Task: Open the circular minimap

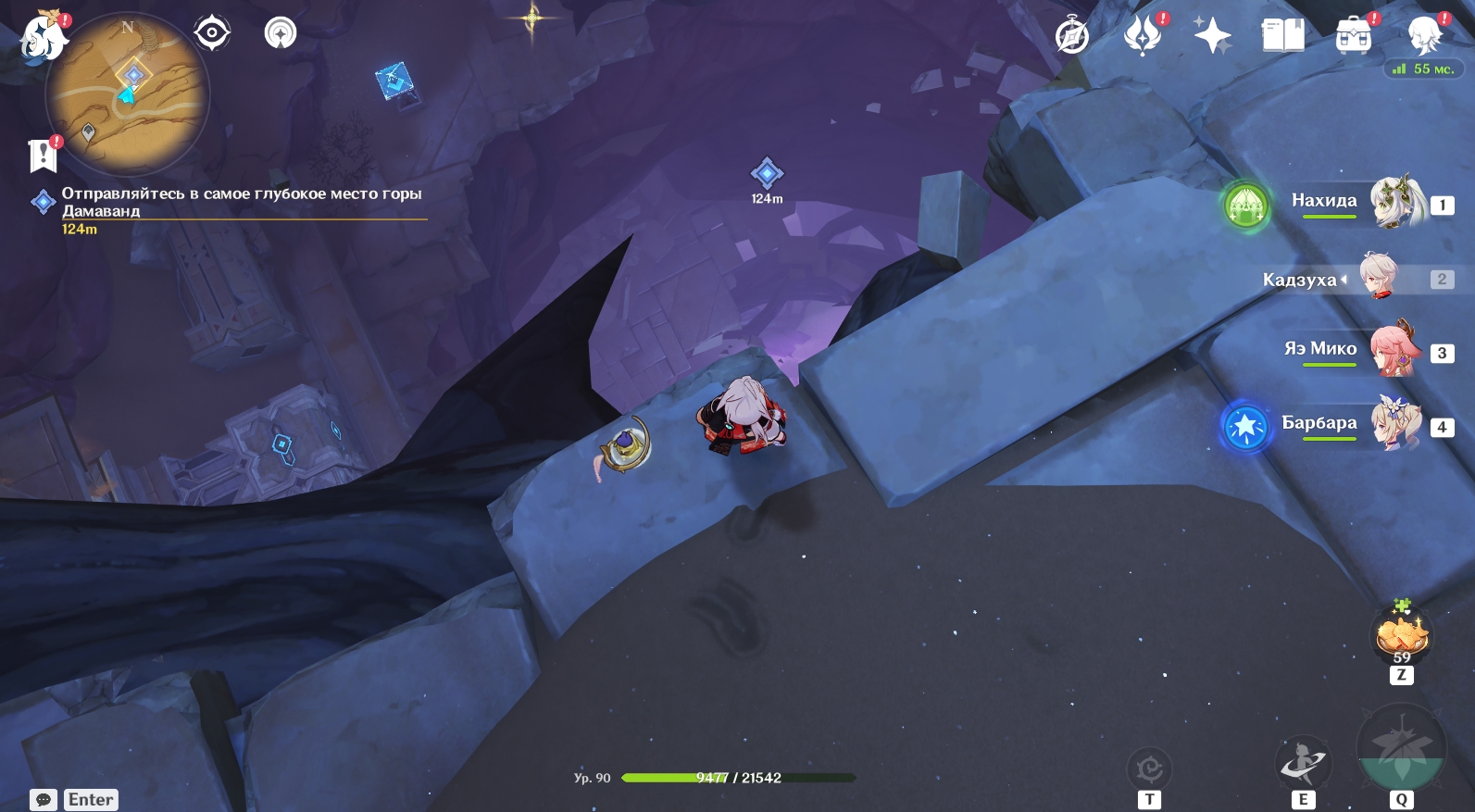Action: pyautogui.click(x=128, y=94)
